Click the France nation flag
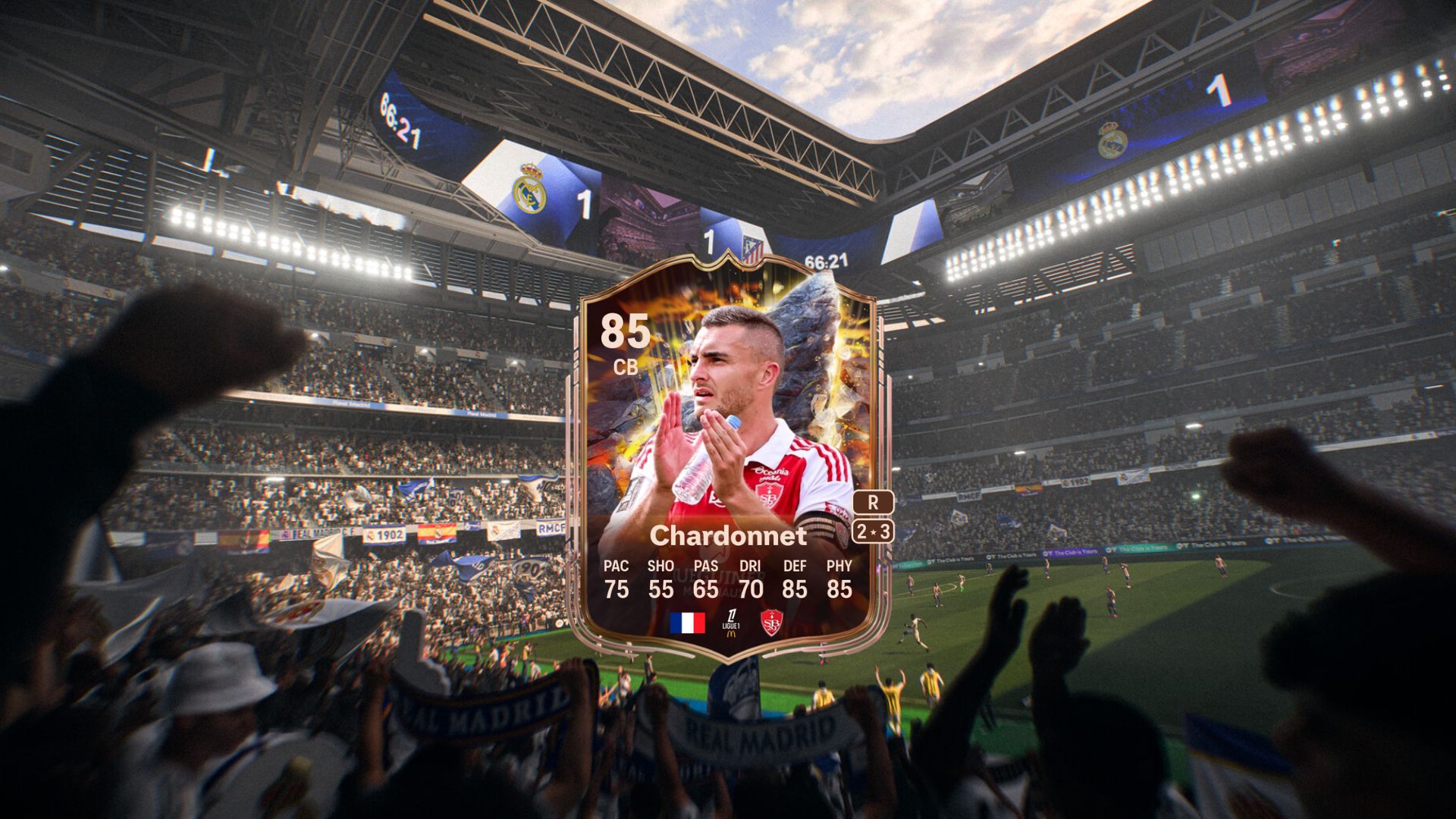Screen dimensions: 1456x819 (688, 623)
